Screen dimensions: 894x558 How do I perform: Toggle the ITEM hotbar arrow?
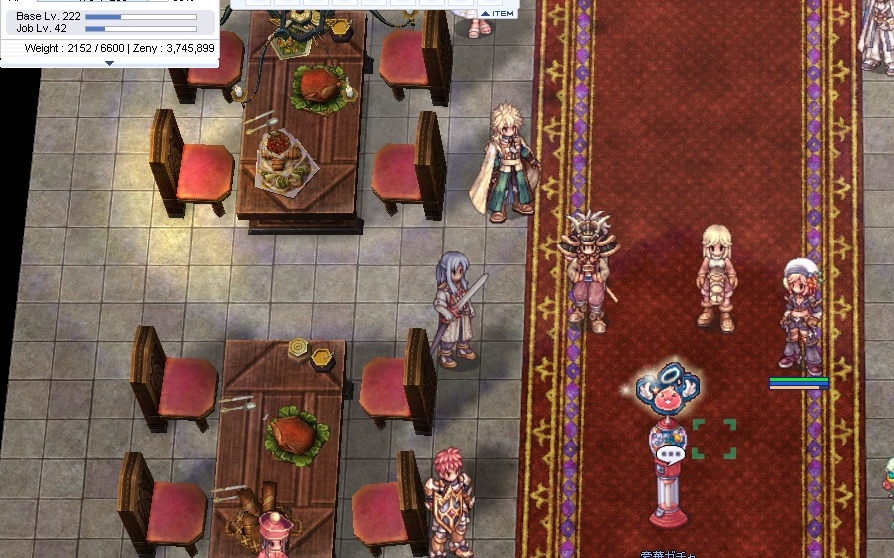click(485, 13)
